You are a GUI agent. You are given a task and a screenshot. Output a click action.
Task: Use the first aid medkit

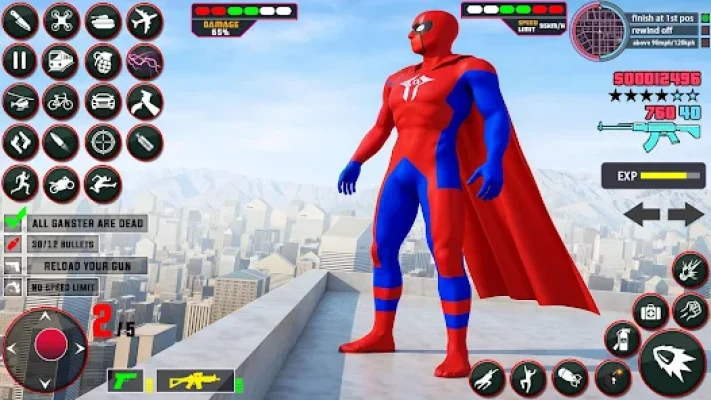coord(651,311)
